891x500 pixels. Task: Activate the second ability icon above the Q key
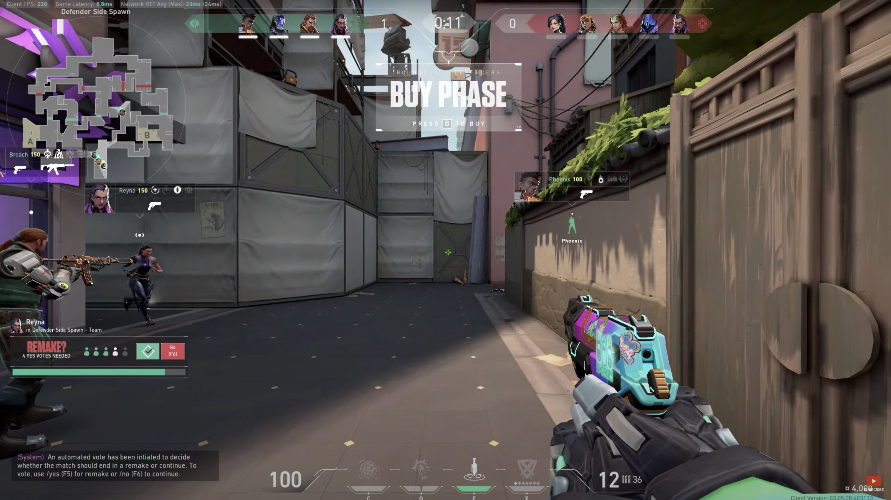click(421, 469)
